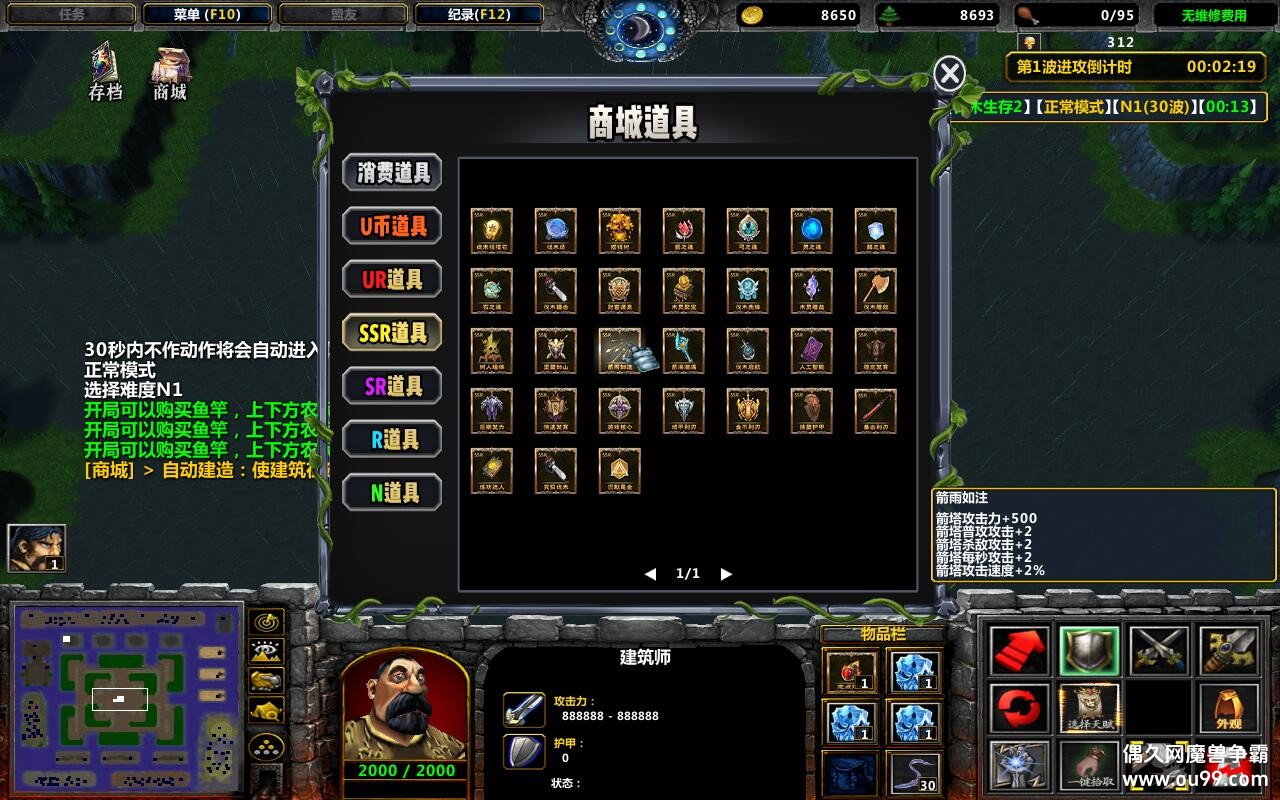This screenshot has height=800, width=1280.
Task: Go to the next shop page
Action: [726, 574]
